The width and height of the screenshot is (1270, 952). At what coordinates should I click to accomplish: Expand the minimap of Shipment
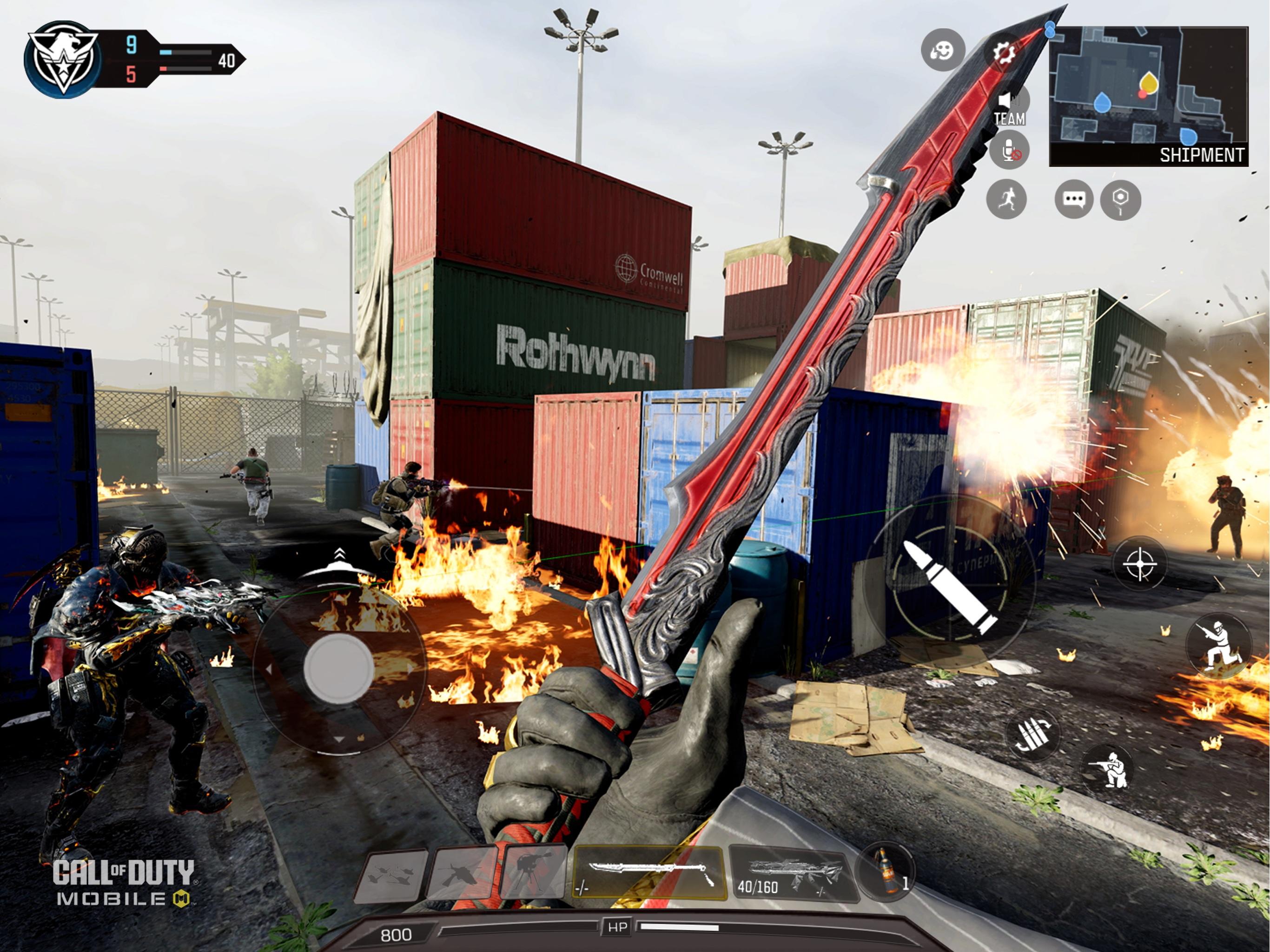(1151, 92)
